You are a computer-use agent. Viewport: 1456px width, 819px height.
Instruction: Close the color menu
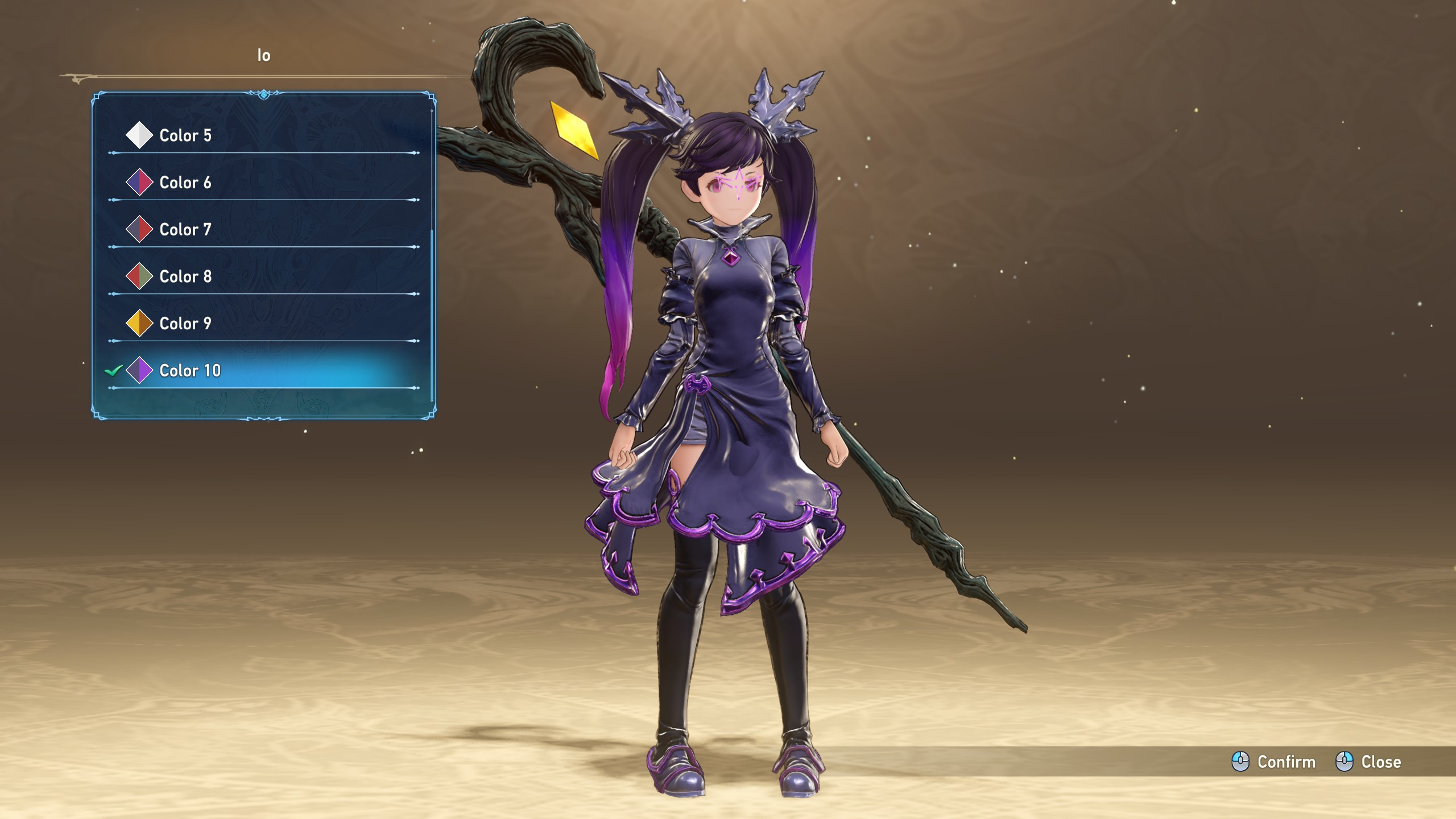[1368, 762]
